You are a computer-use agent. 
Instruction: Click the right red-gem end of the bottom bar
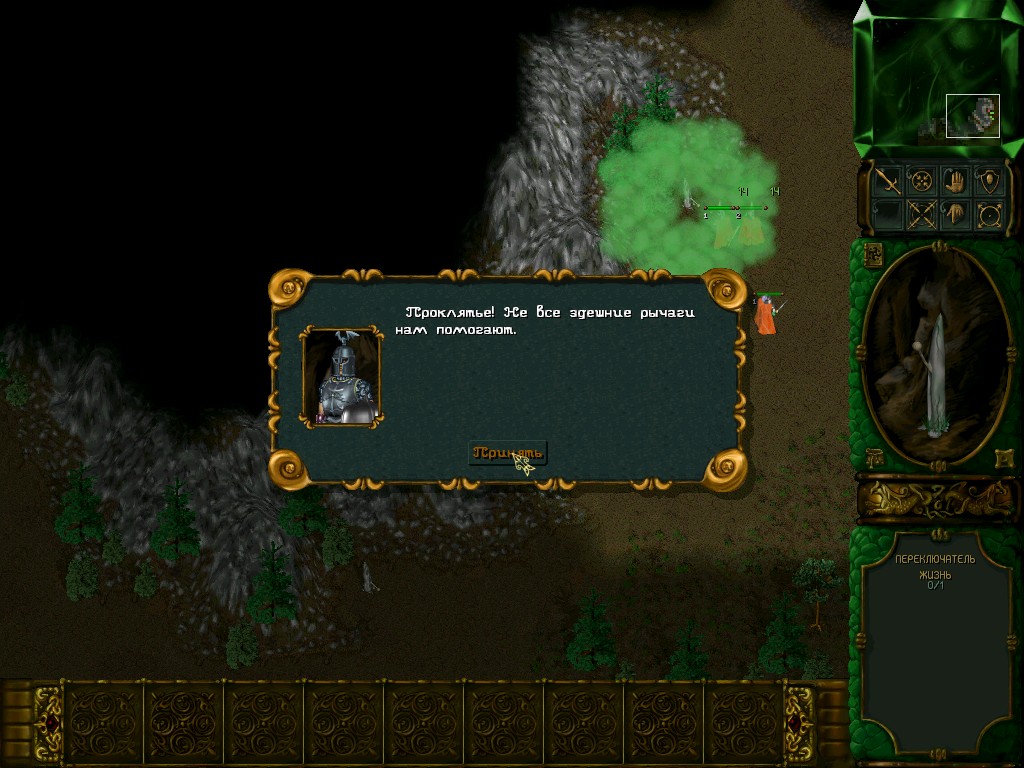tap(800, 722)
